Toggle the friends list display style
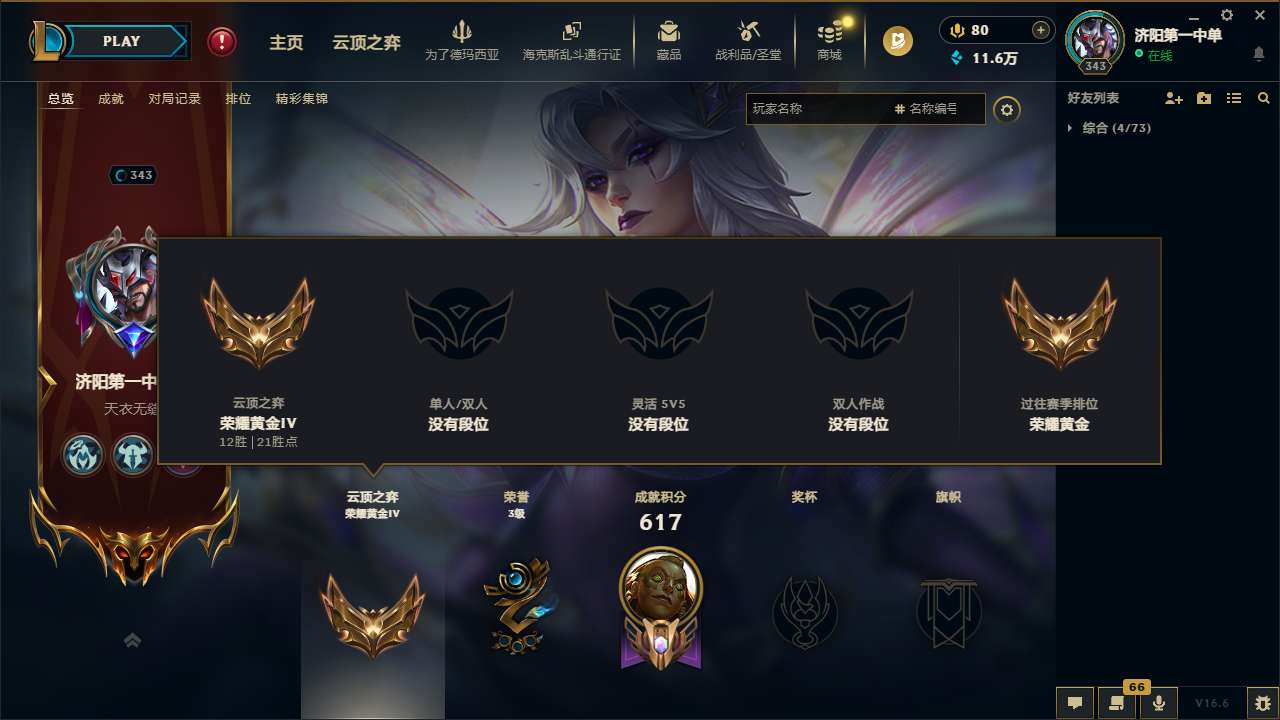This screenshot has height=720, width=1280. pos(1233,98)
